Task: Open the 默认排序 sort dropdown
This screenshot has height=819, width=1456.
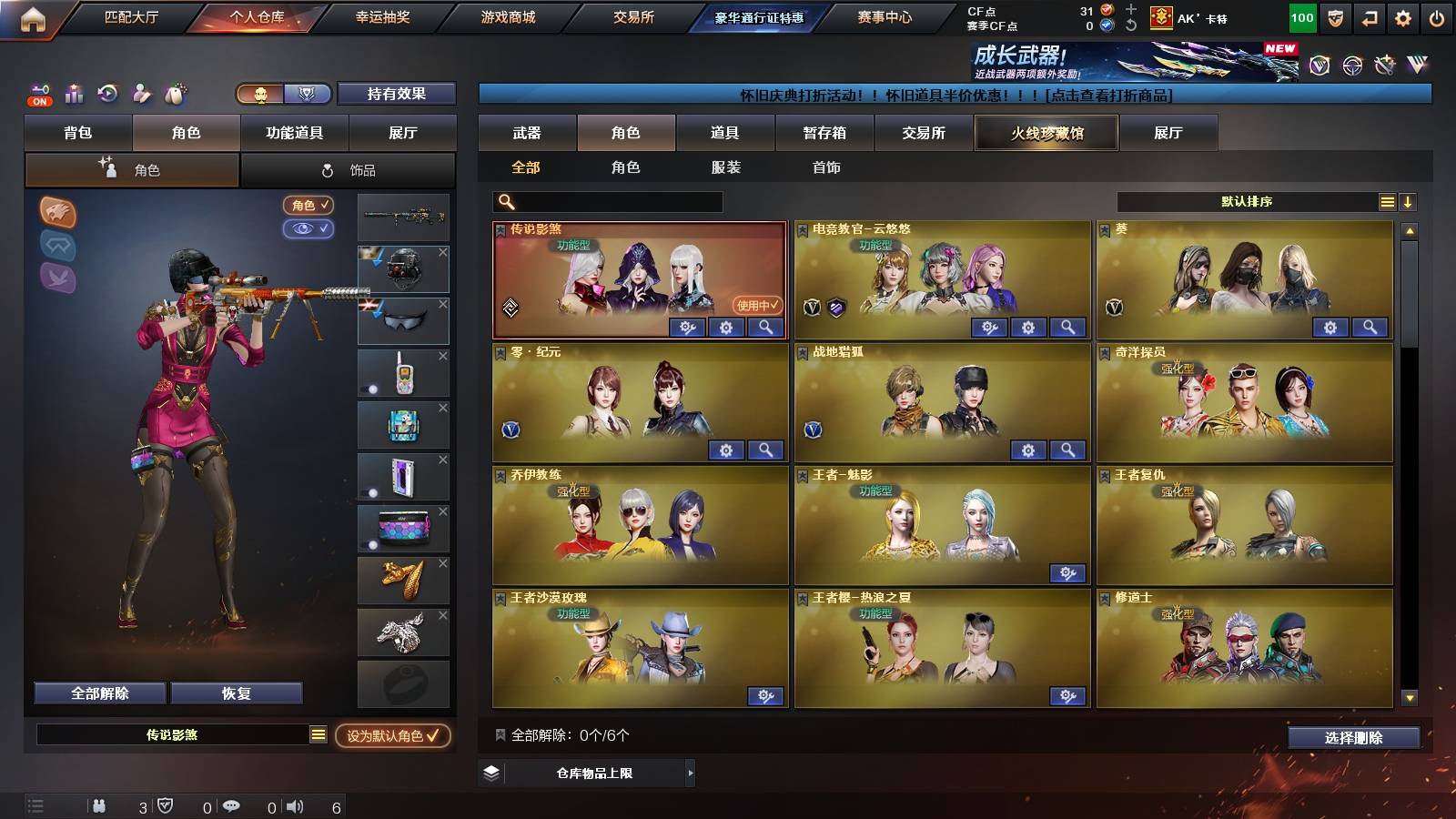Action: click(x=1256, y=201)
